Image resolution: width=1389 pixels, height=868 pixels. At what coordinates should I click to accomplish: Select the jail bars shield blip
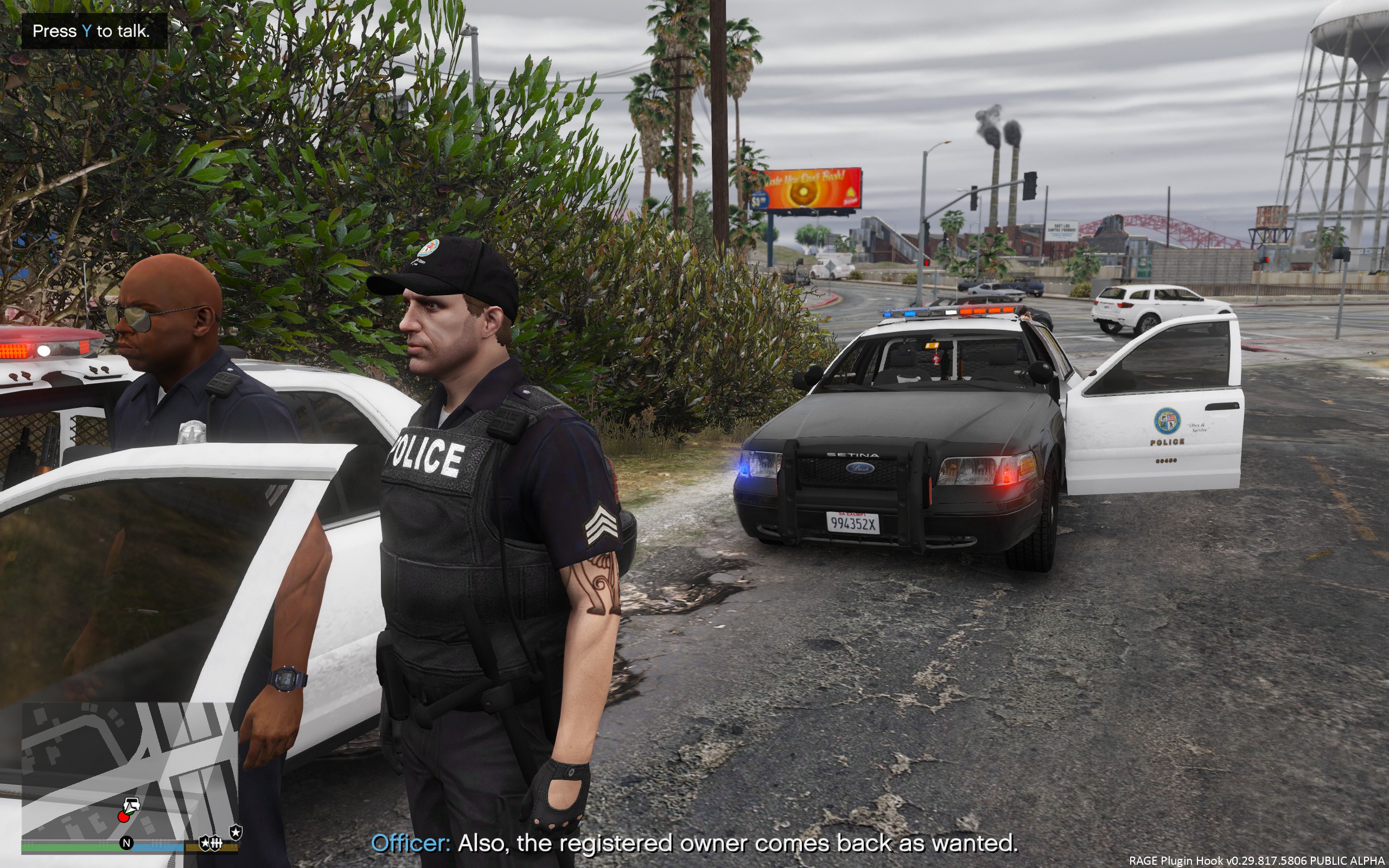tap(216, 843)
